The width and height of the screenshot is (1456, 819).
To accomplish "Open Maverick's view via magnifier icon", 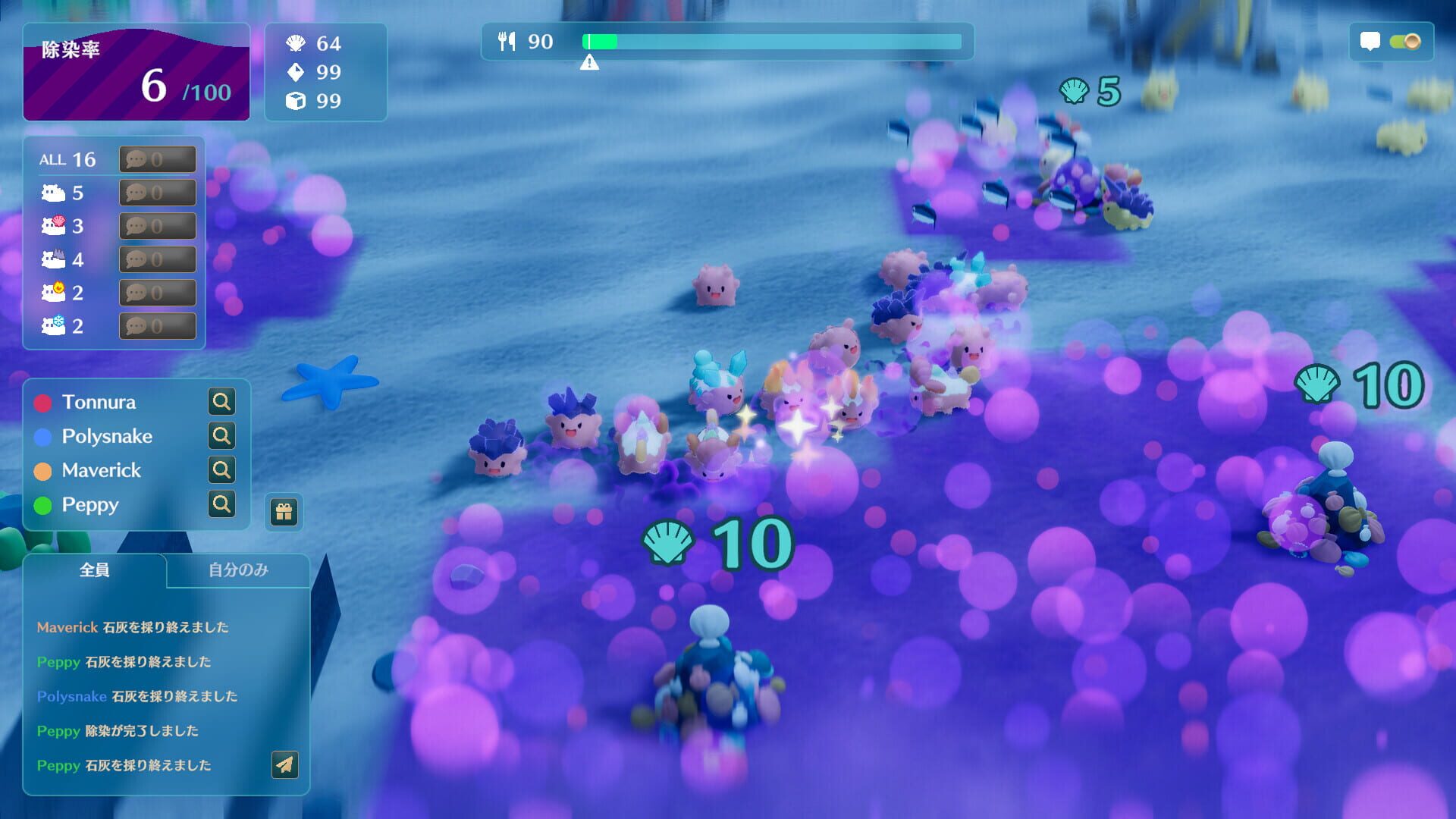I will point(221,469).
